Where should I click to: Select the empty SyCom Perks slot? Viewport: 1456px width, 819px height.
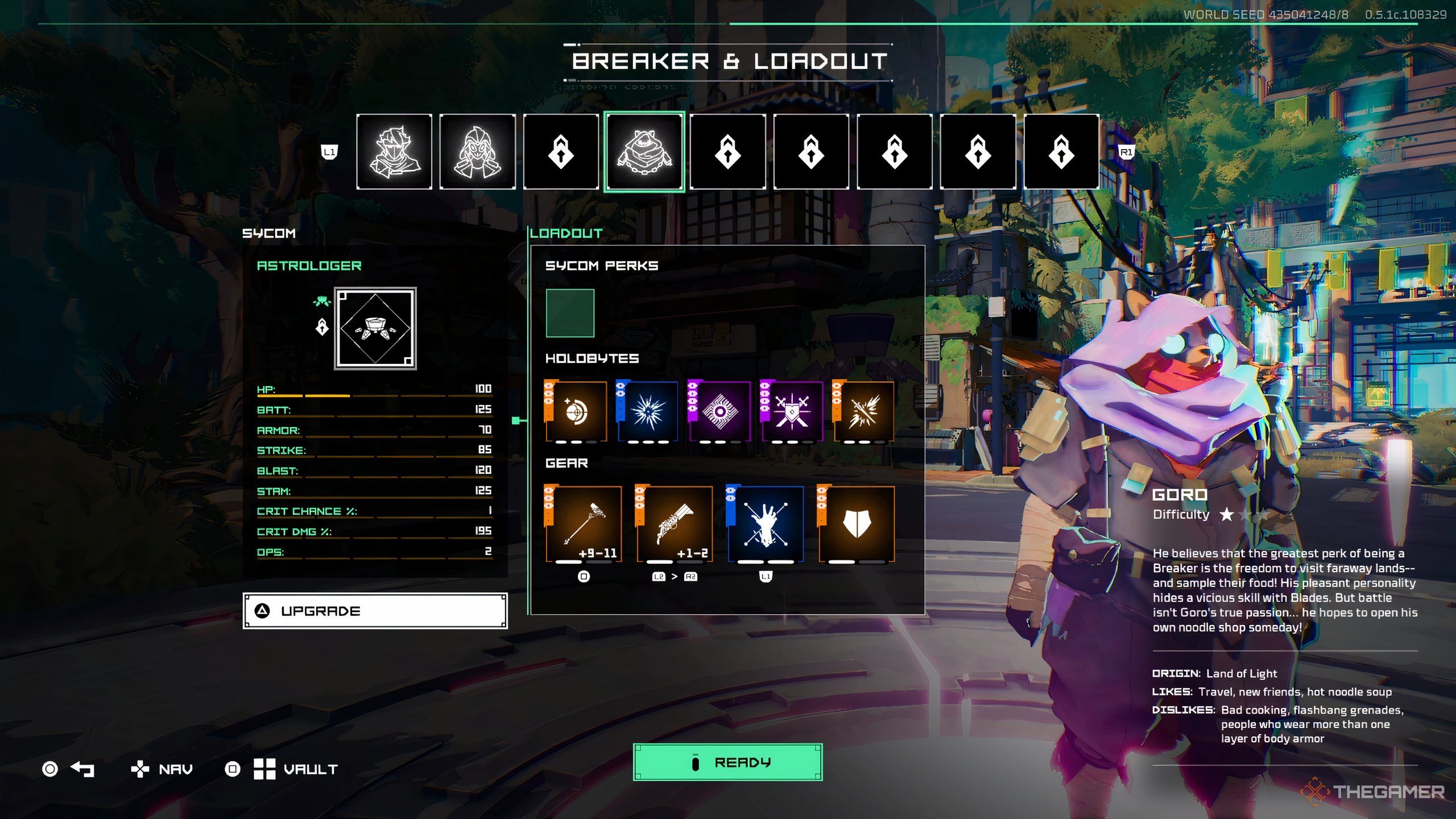tap(570, 313)
